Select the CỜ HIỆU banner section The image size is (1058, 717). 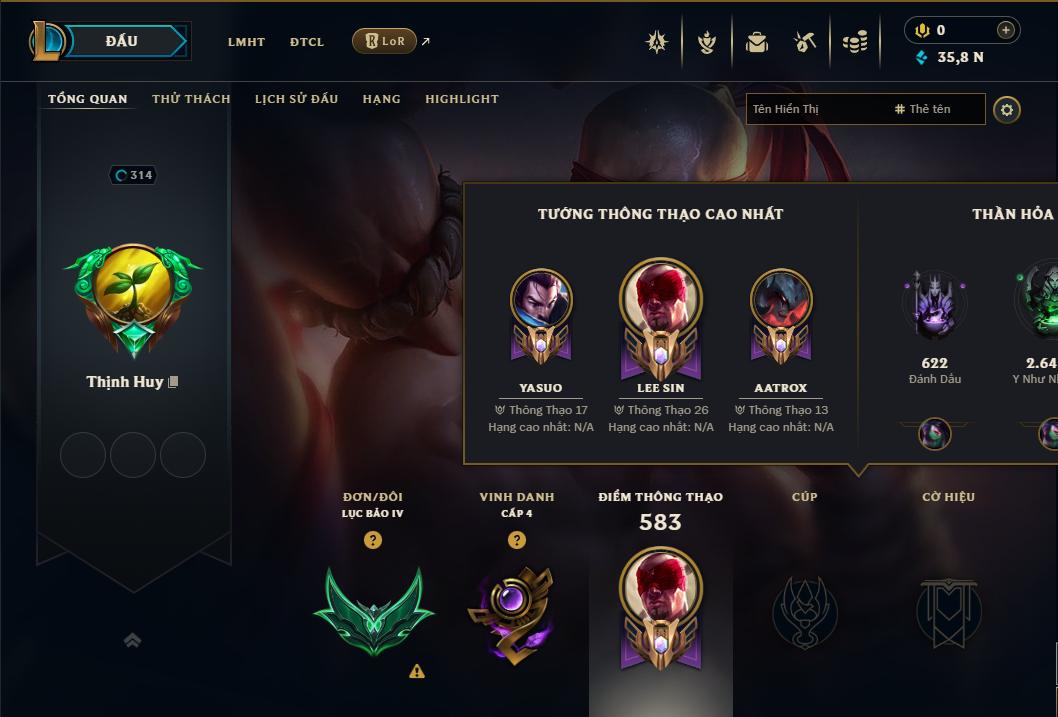948,610
